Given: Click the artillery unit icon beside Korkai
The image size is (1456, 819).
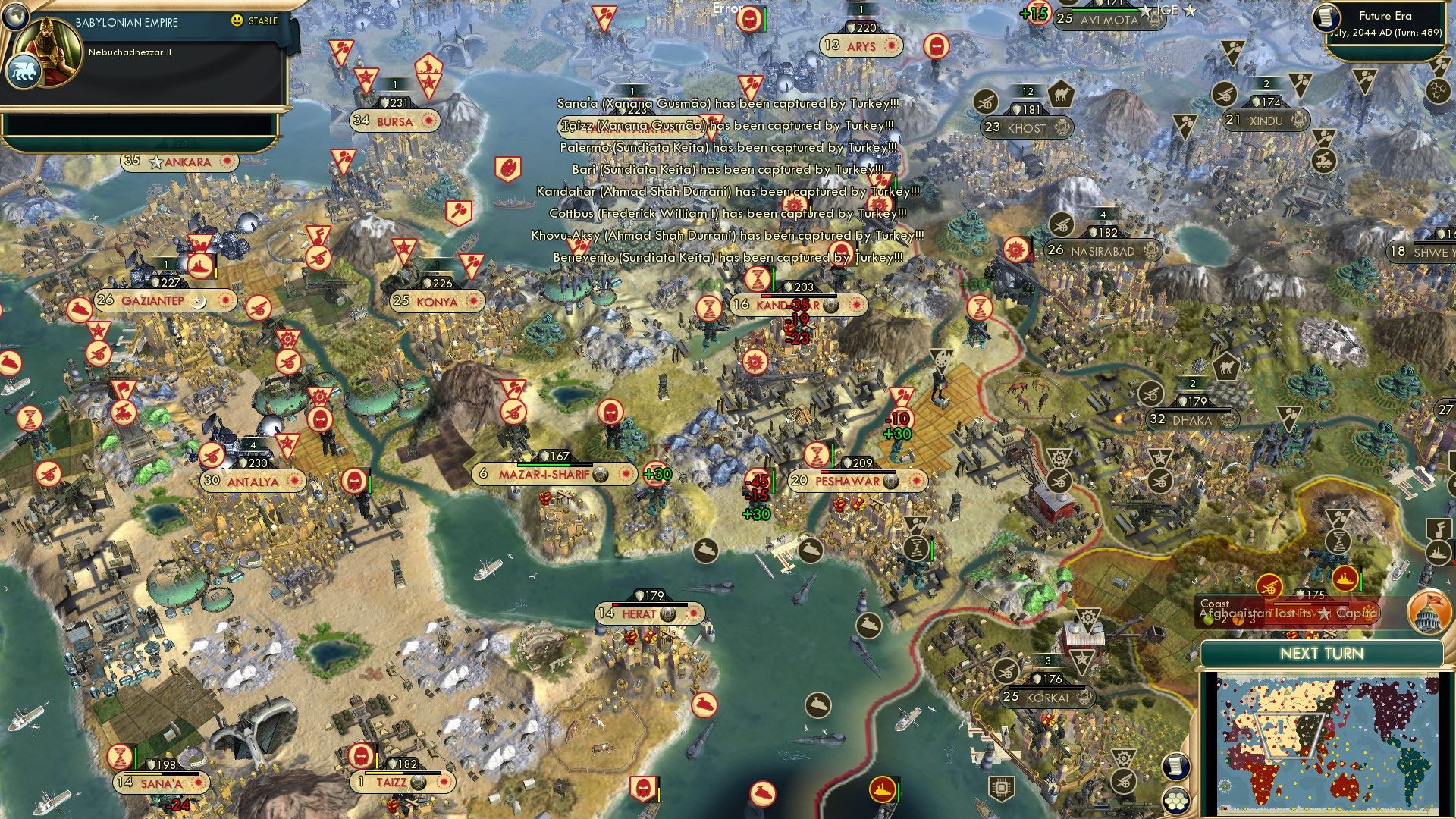Looking at the screenshot, I should (1006, 672).
